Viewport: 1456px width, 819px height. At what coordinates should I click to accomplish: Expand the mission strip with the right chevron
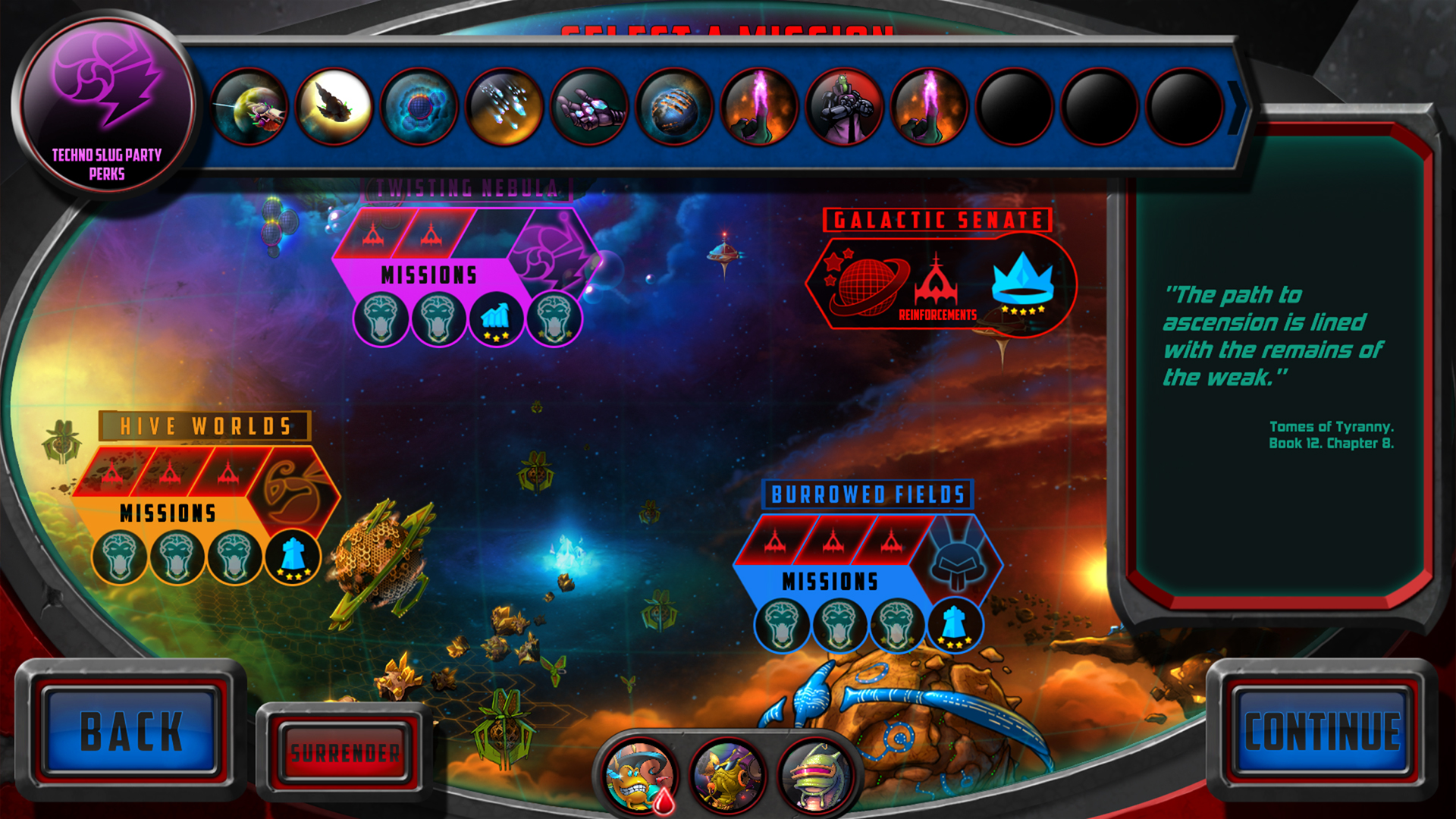1239,106
